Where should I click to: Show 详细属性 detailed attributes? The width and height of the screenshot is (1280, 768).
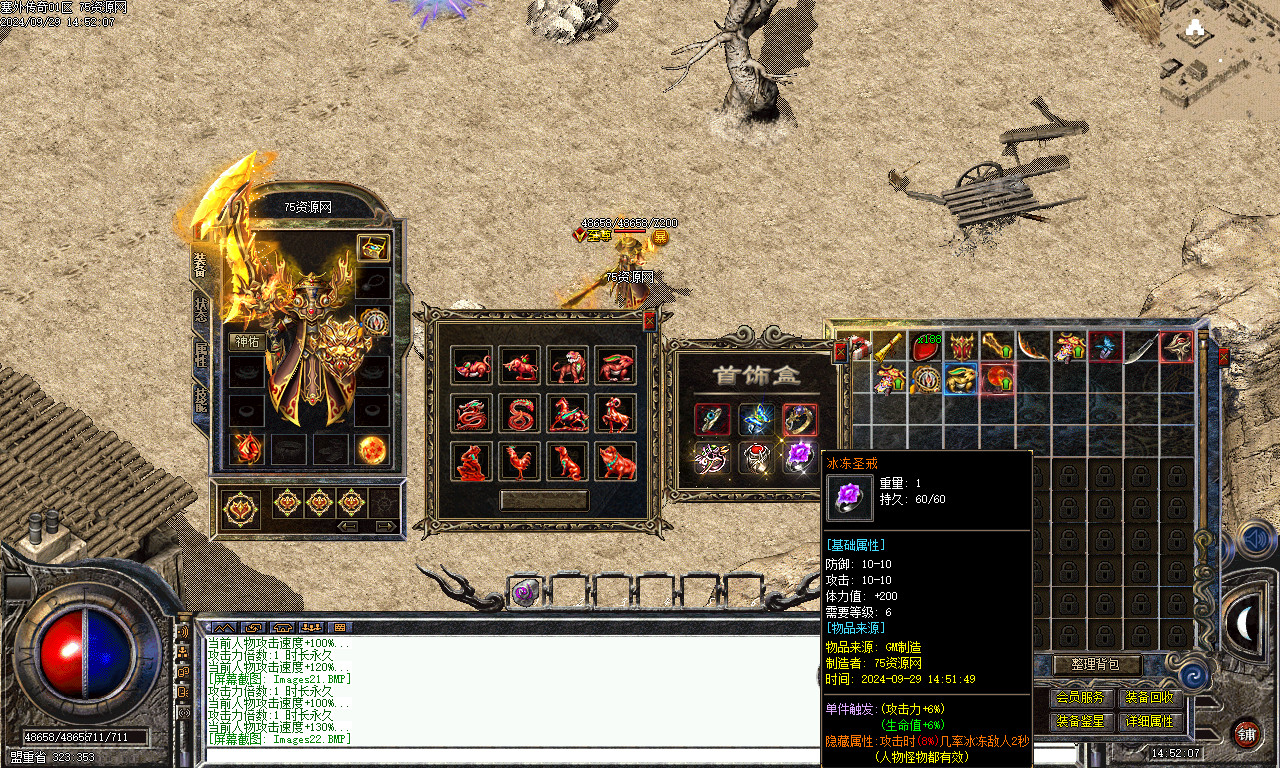pyautogui.click(x=1150, y=720)
